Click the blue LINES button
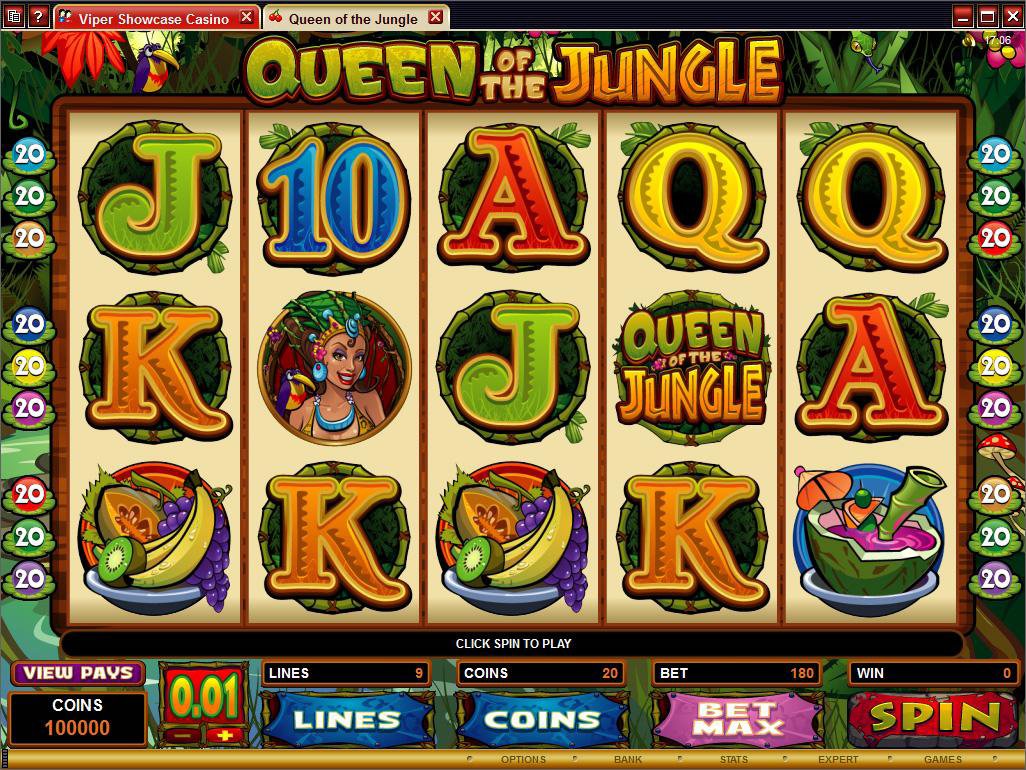The height and width of the screenshot is (770, 1026). pos(347,718)
